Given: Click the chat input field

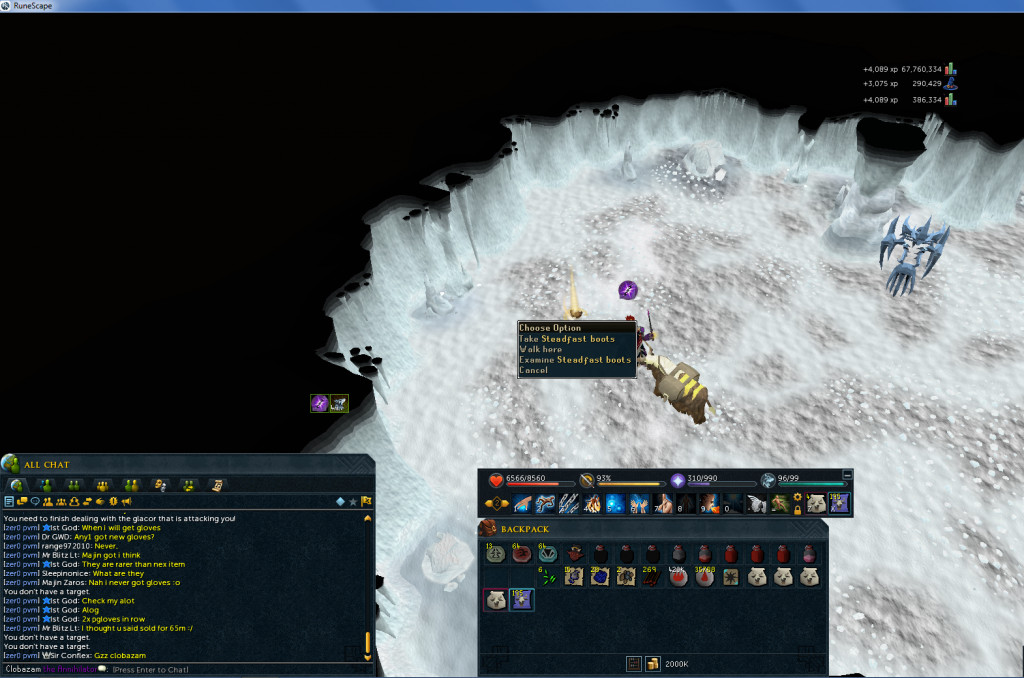Looking at the screenshot, I should coord(240,669).
